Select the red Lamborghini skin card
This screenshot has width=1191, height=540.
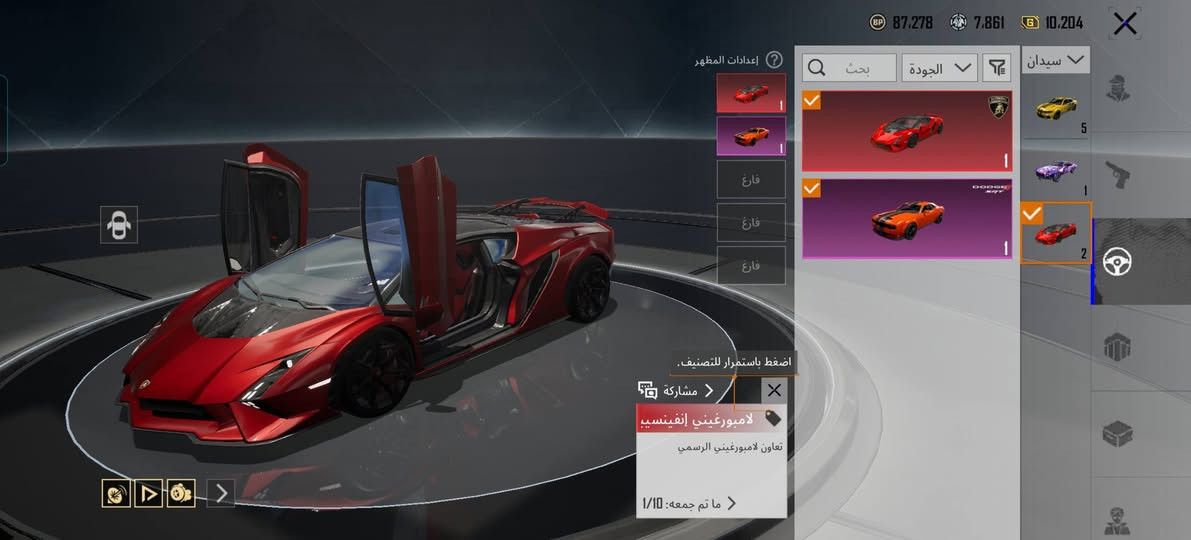[x=906, y=131]
